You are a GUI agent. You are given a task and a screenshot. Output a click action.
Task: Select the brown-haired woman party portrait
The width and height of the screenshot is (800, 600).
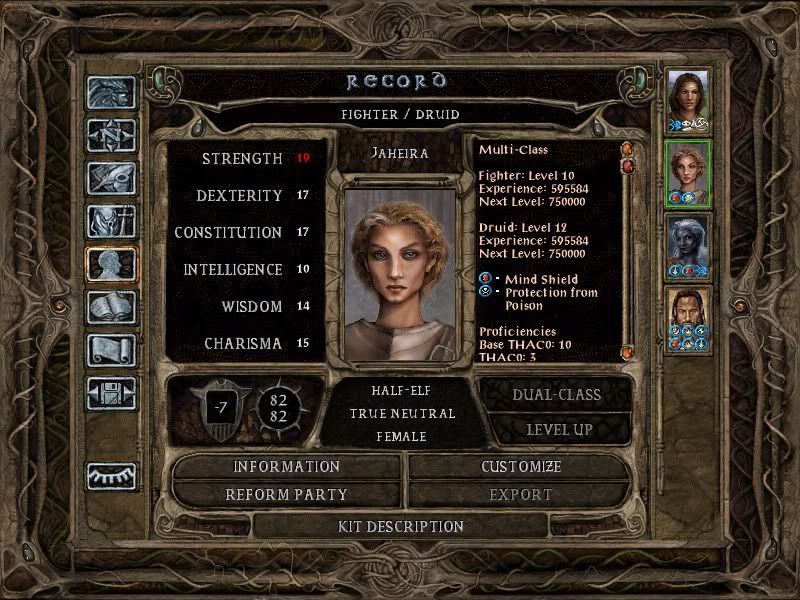click(688, 102)
